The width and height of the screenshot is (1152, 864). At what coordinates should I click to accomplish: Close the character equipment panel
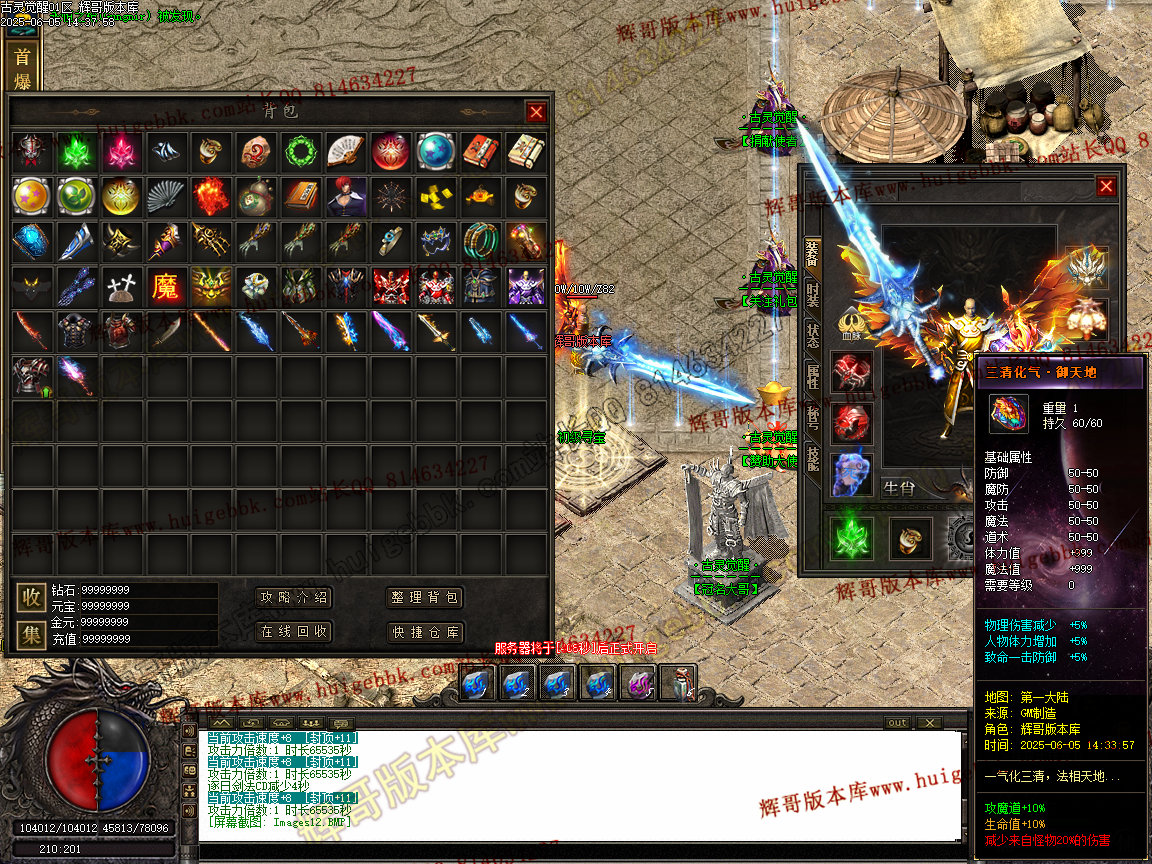click(x=1105, y=186)
